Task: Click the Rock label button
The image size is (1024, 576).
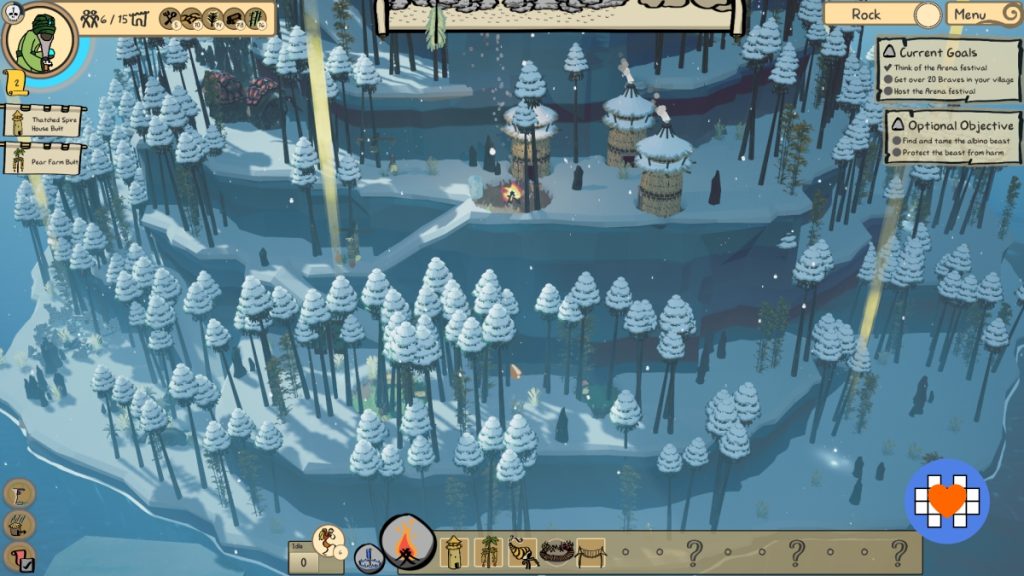Action: pyautogui.click(x=866, y=14)
